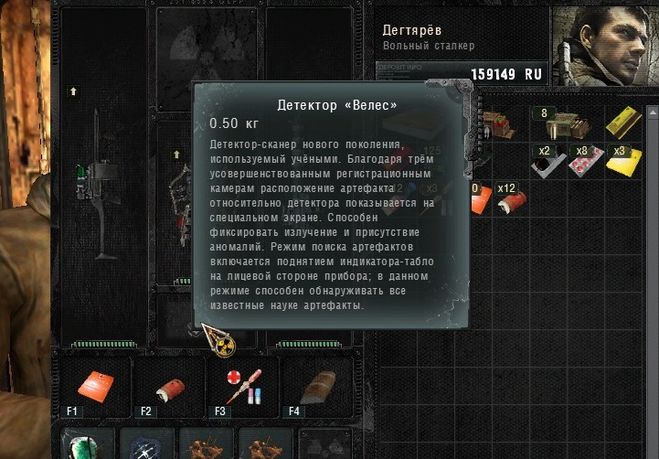659x459 pixels.
Task: Select the rifle in the left weapon slot
Action: click(x=102, y=190)
